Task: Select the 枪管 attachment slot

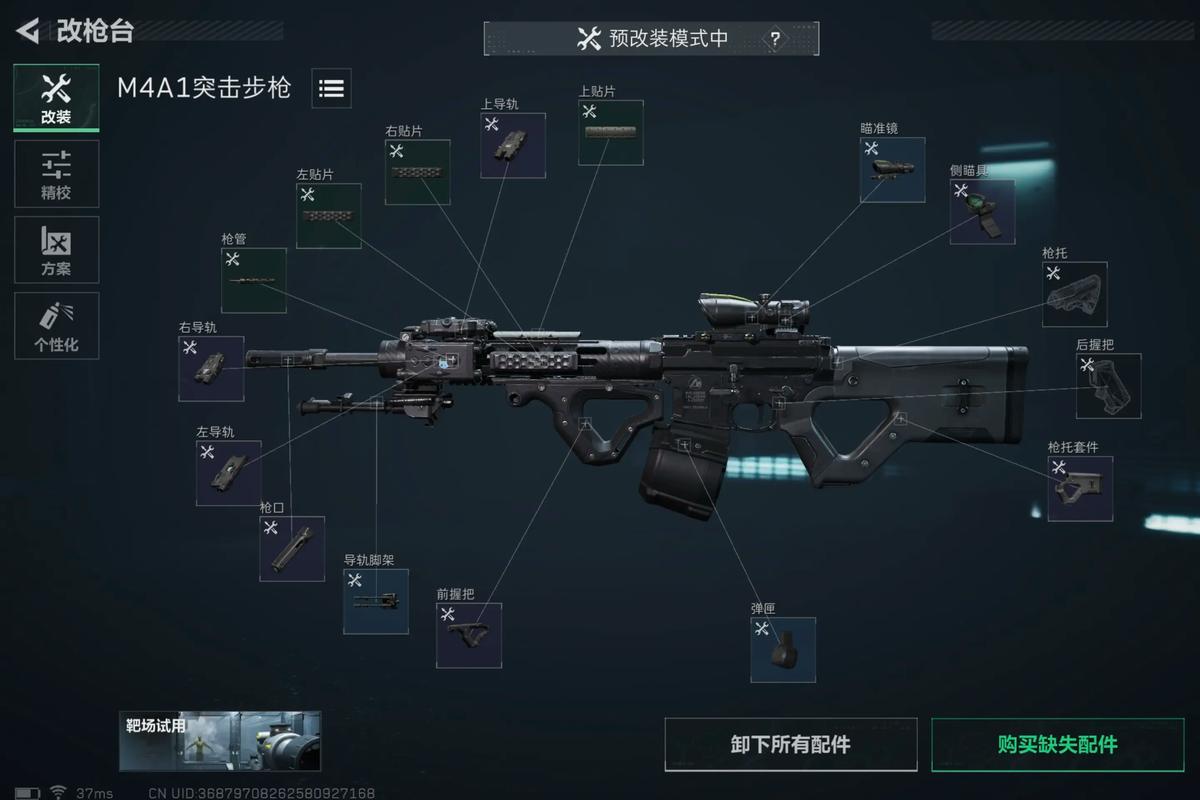Action: click(253, 280)
